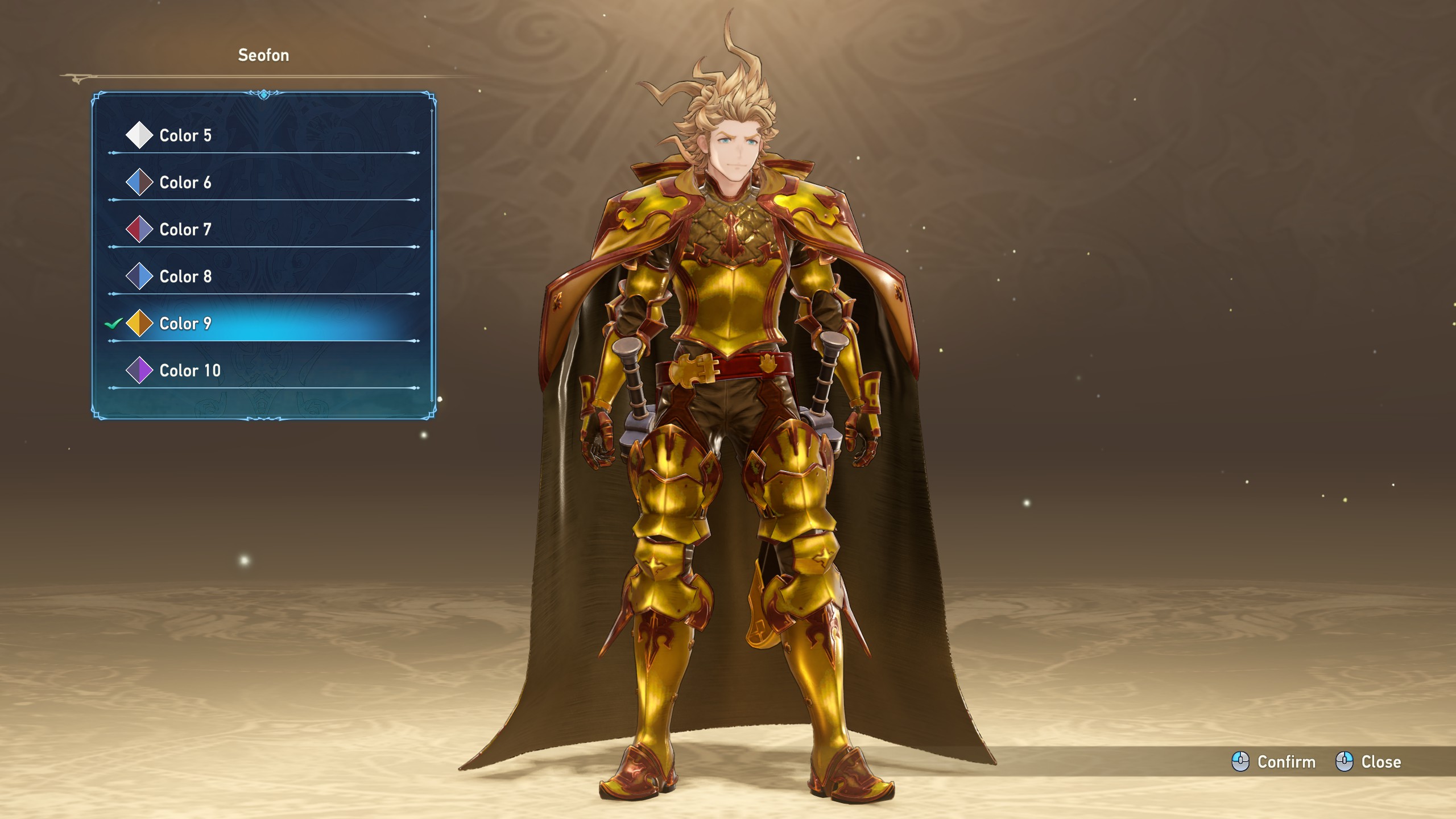Image resolution: width=1456 pixels, height=819 pixels.
Task: Switch Seofon's outfit to Color 8
Action: click(185, 276)
